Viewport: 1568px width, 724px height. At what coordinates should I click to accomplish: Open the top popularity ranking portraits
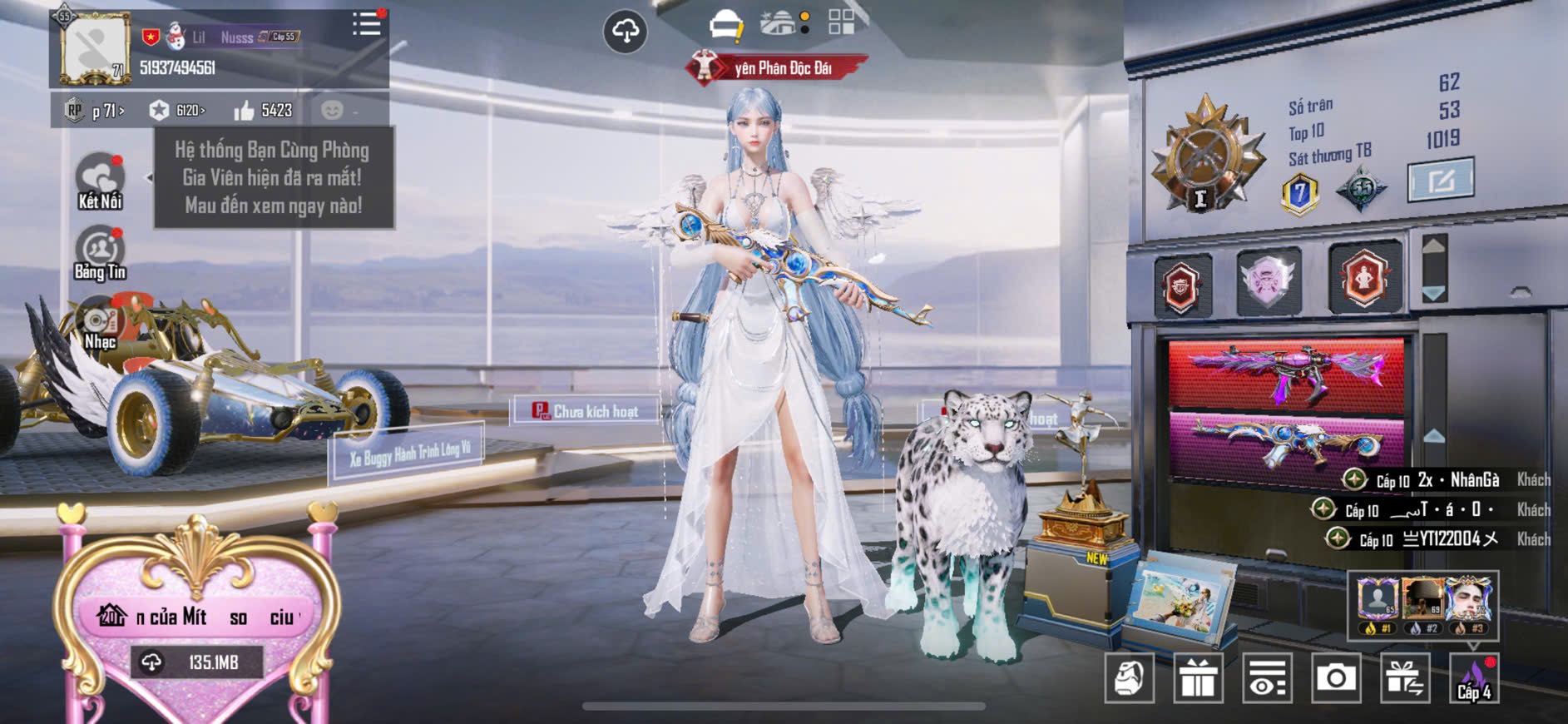pyautogui.click(x=1422, y=605)
